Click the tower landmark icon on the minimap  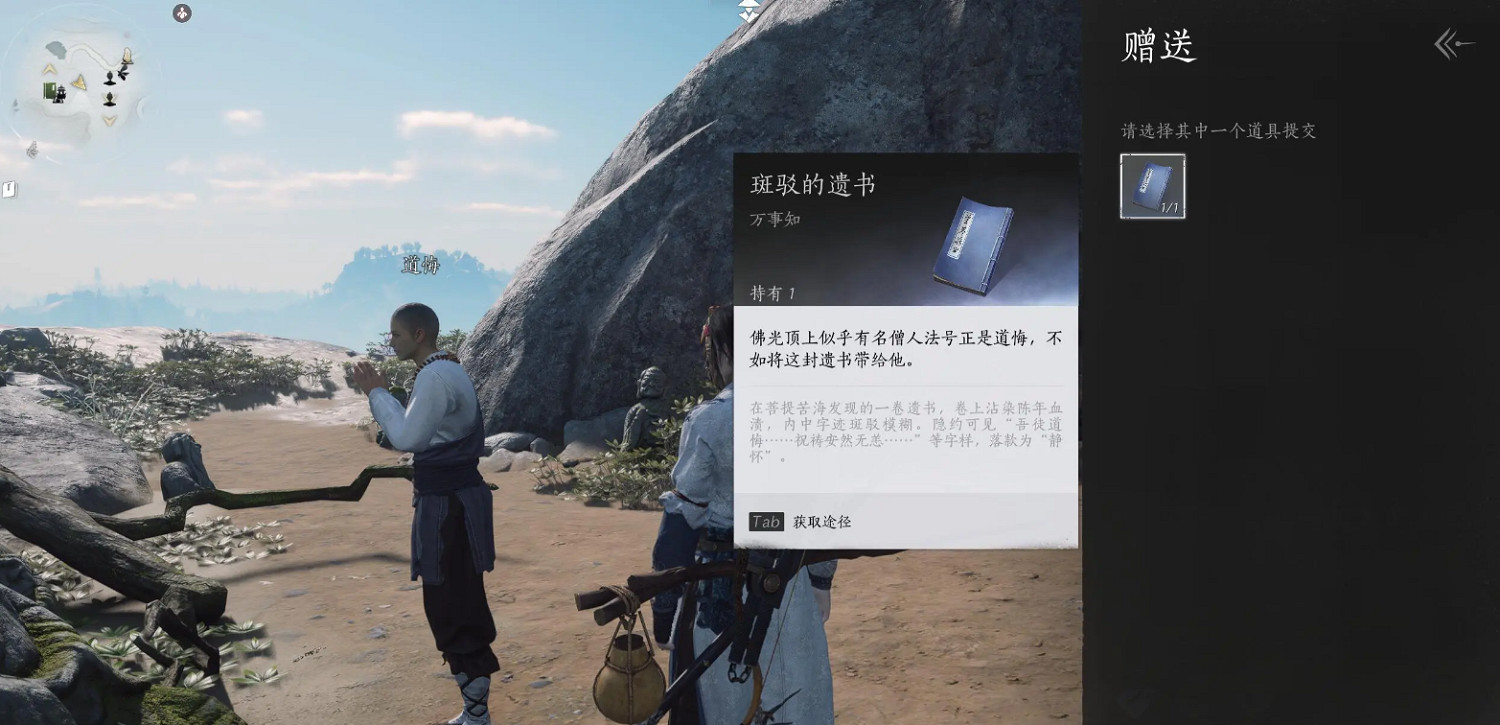(127, 55)
